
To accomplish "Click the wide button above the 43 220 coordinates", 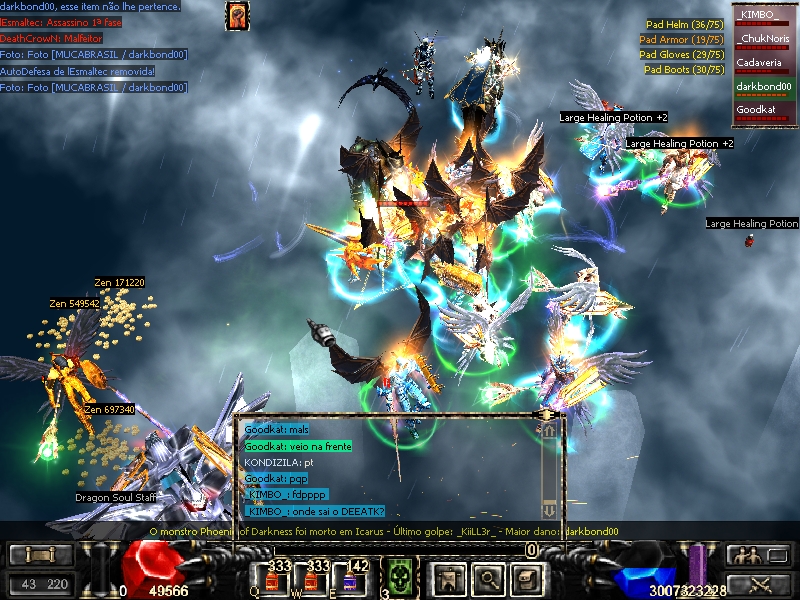I will pyautogui.click(x=40, y=555).
